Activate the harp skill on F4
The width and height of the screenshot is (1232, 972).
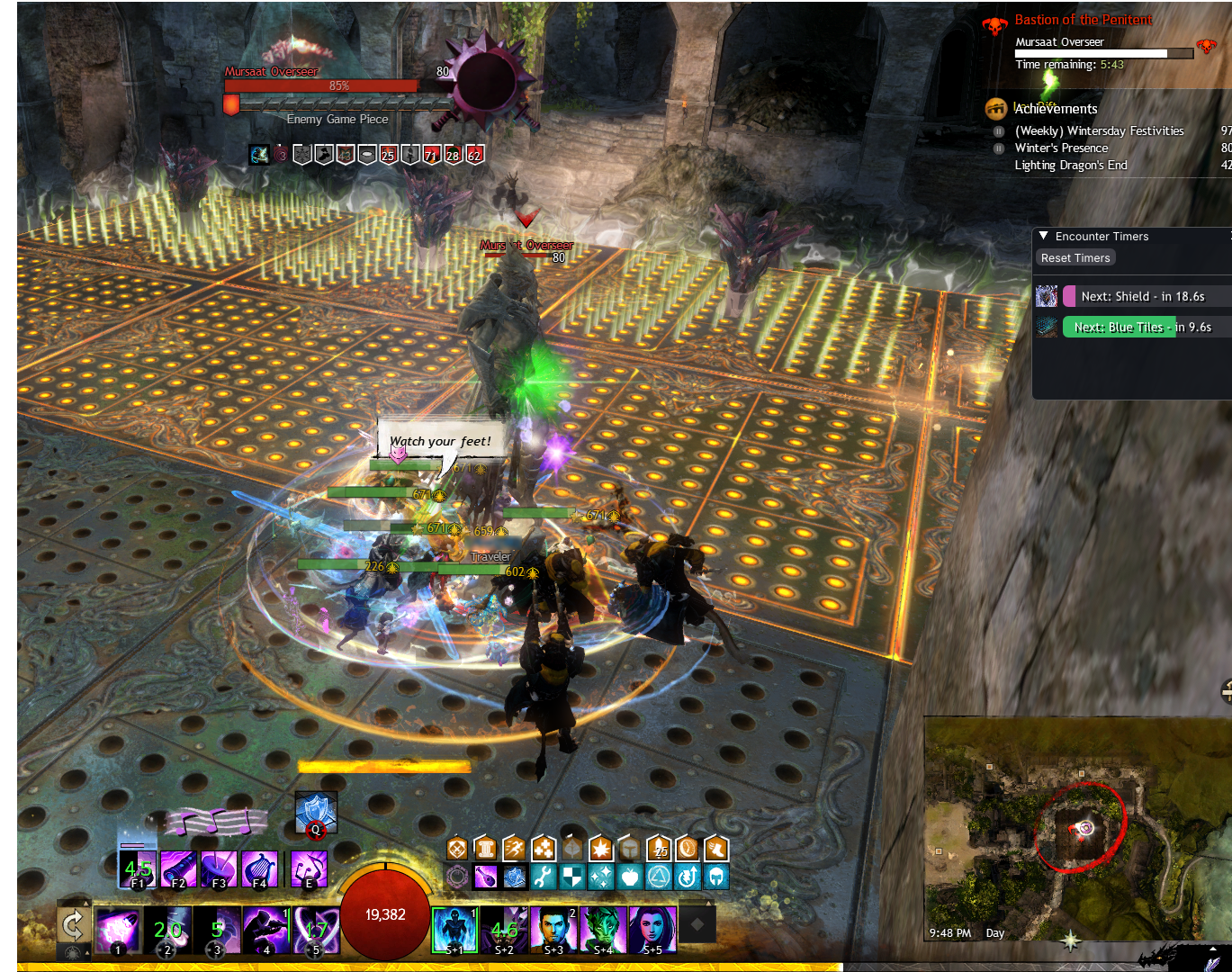259,868
